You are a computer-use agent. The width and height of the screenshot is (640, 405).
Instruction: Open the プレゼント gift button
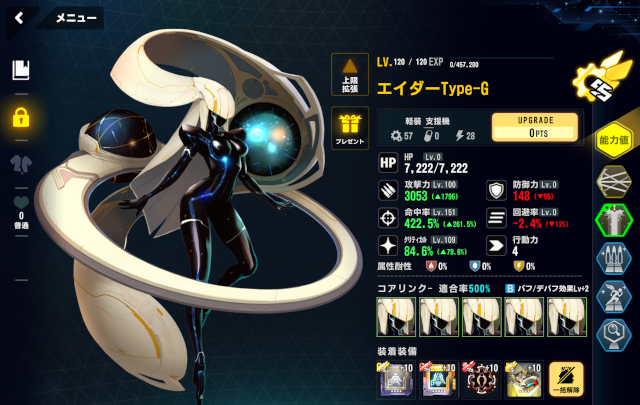point(350,128)
